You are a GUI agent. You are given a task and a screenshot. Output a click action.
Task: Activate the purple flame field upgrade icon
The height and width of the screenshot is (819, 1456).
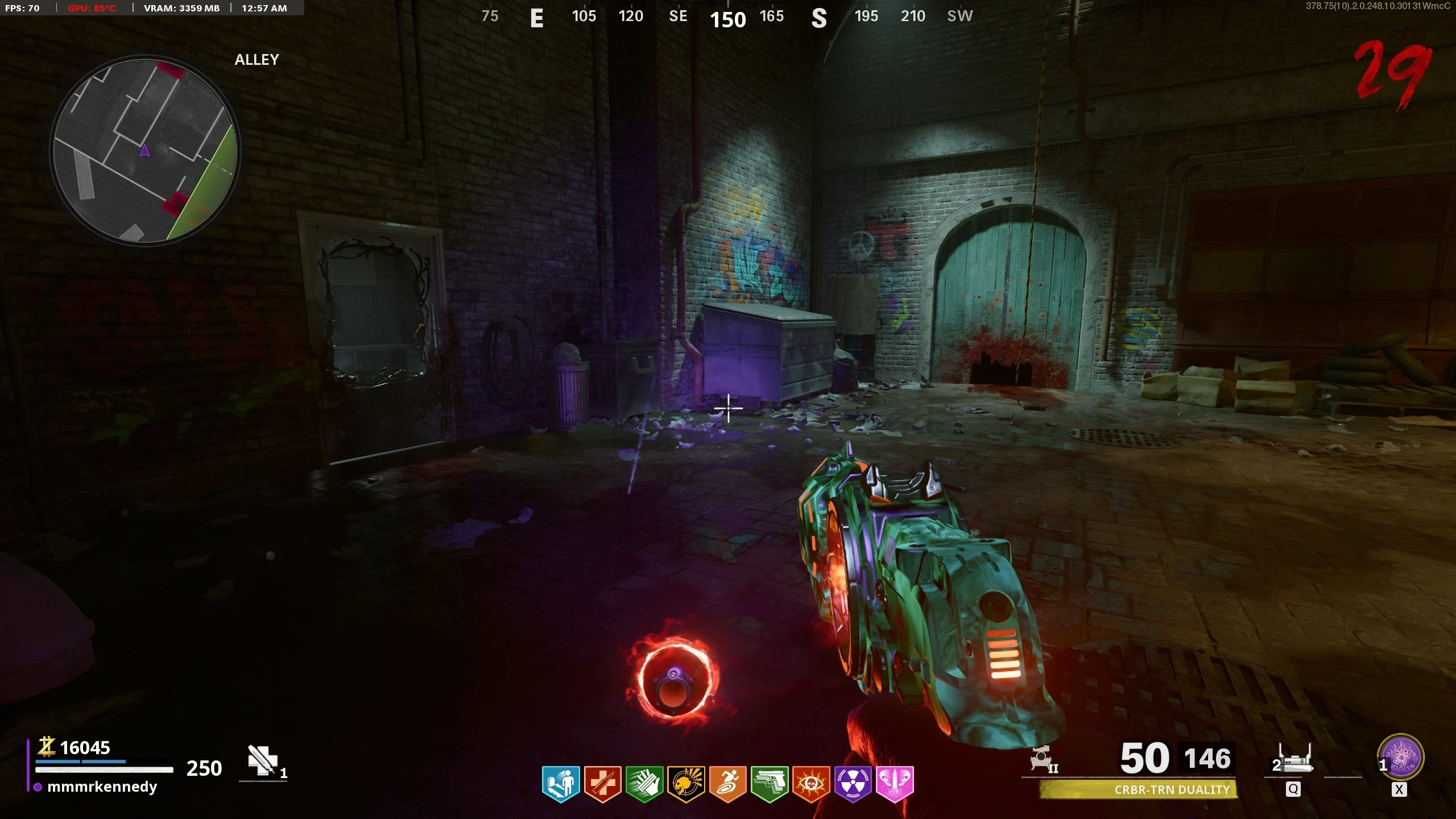1401,758
